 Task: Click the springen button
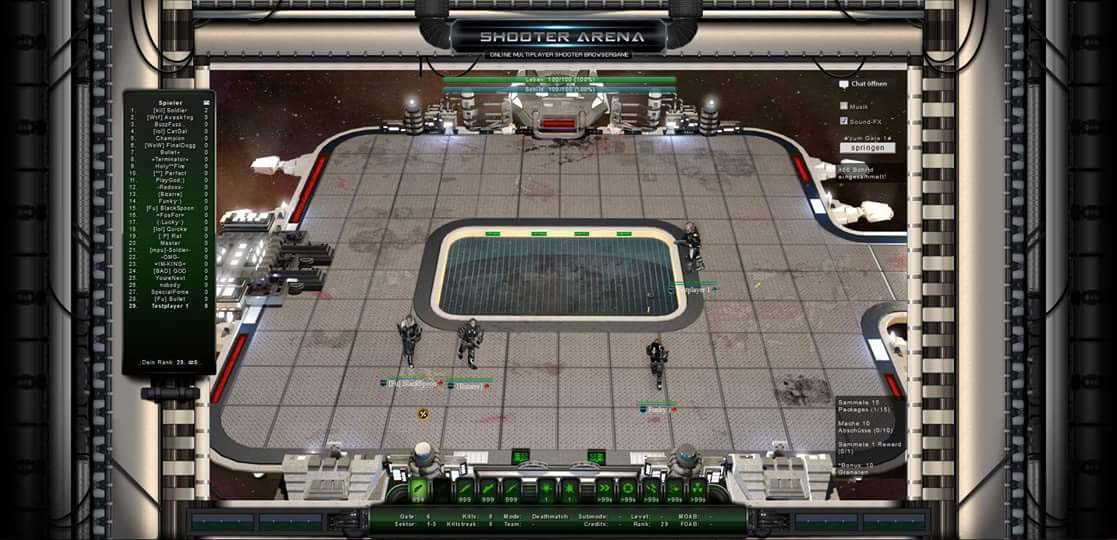point(867,148)
